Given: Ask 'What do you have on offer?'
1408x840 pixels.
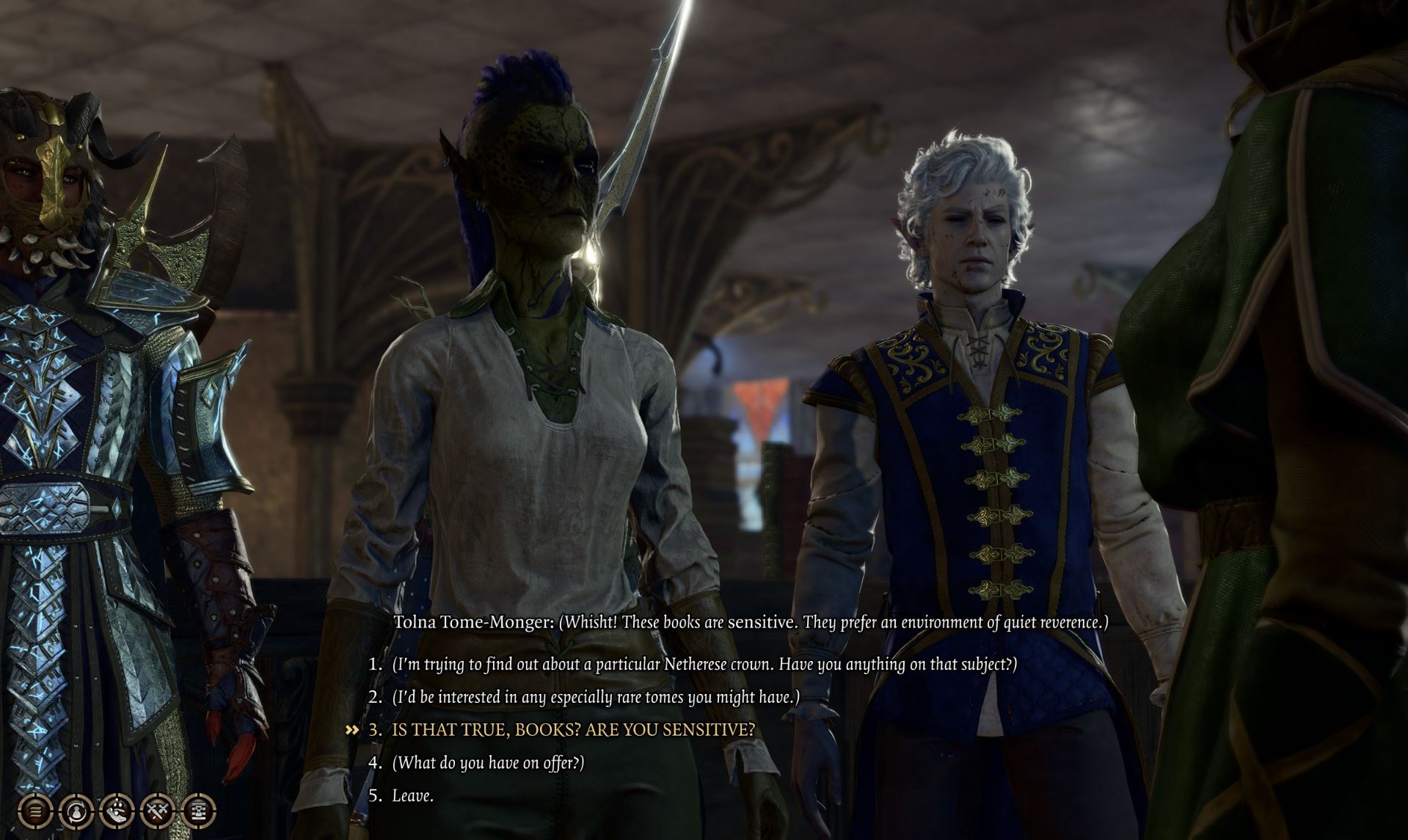Looking at the screenshot, I should [x=488, y=763].
